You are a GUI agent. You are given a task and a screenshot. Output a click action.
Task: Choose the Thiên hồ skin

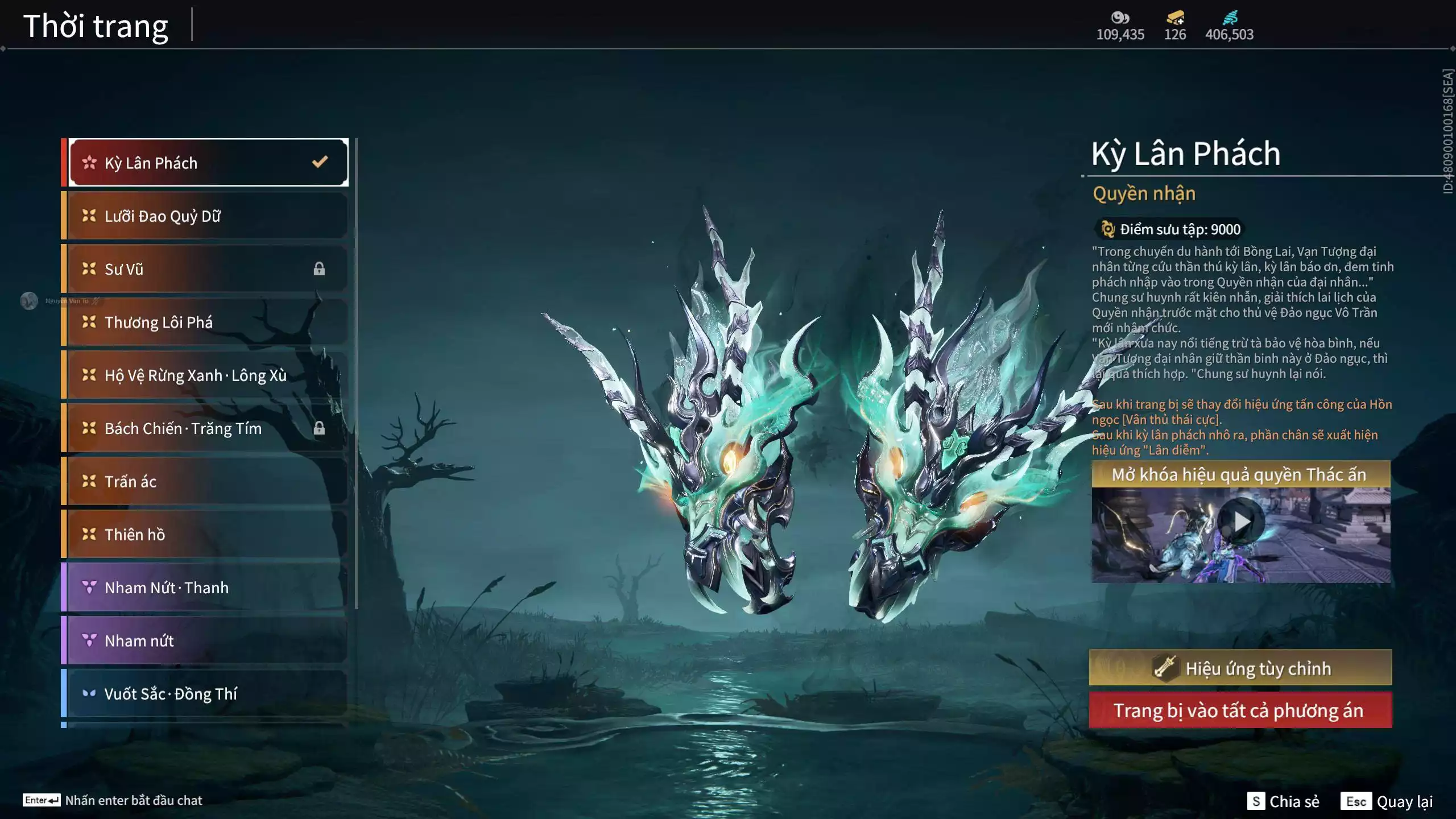[x=208, y=535]
